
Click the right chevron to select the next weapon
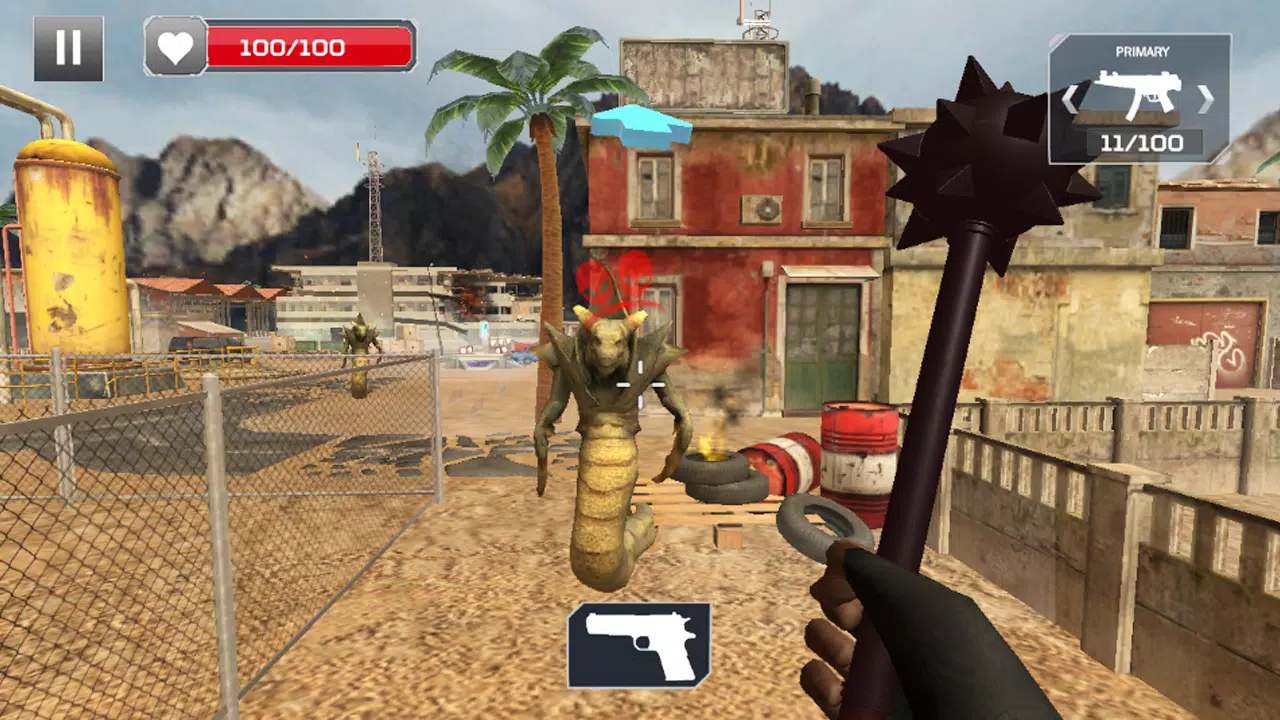click(1205, 100)
